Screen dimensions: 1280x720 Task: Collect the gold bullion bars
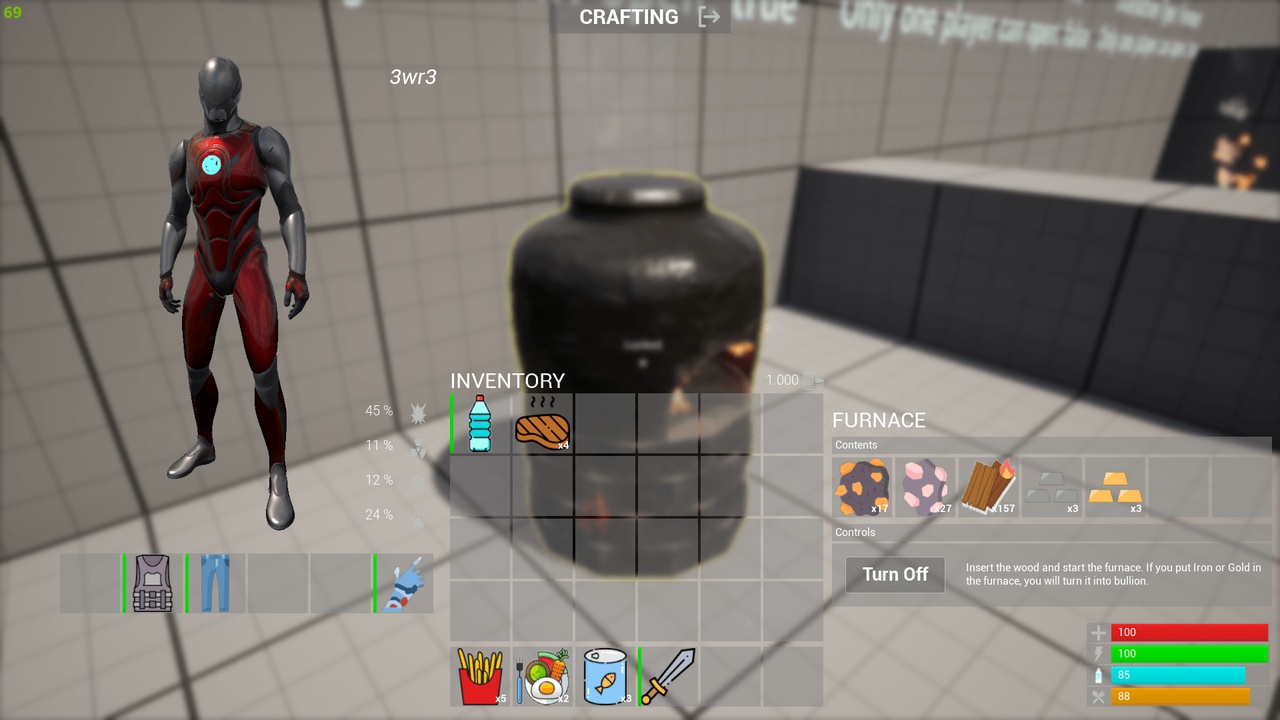[1115, 487]
